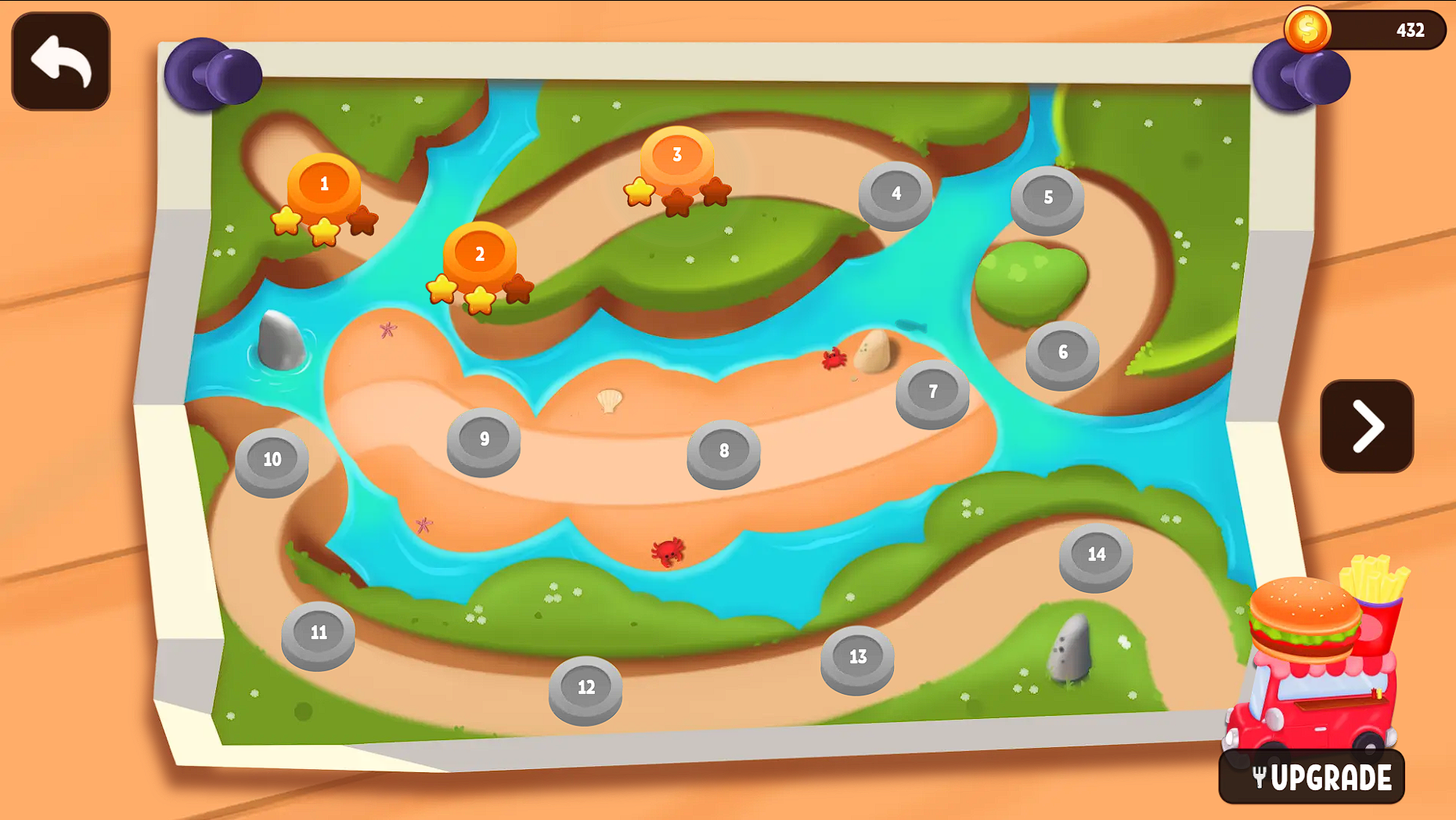The height and width of the screenshot is (820, 1456).
Task: Click the gray level 7 node
Action: click(x=933, y=392)
